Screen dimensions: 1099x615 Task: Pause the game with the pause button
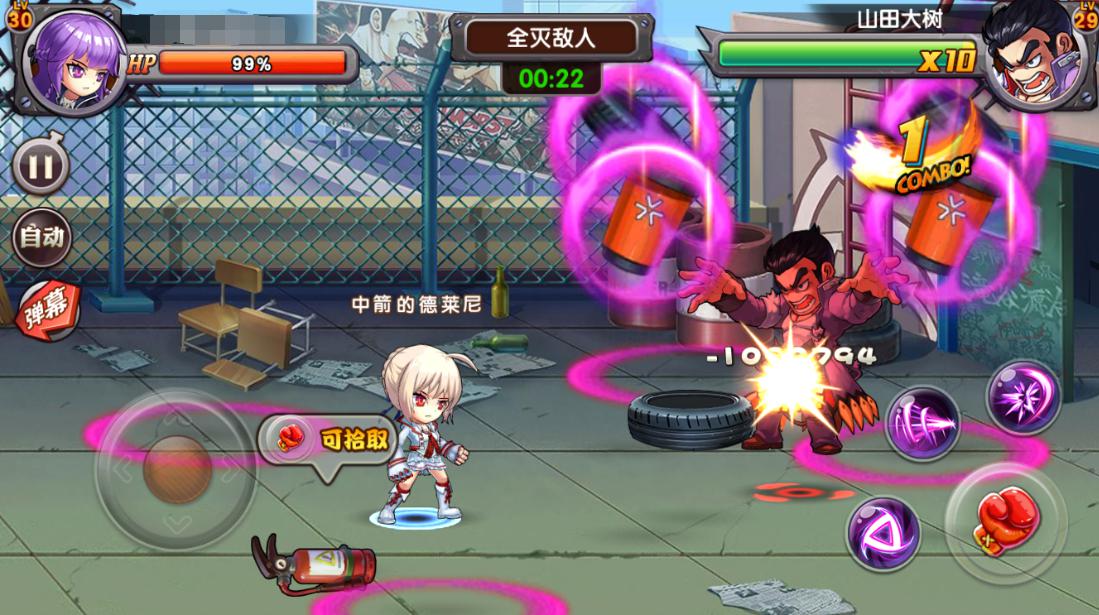click(x=40, y=167)
